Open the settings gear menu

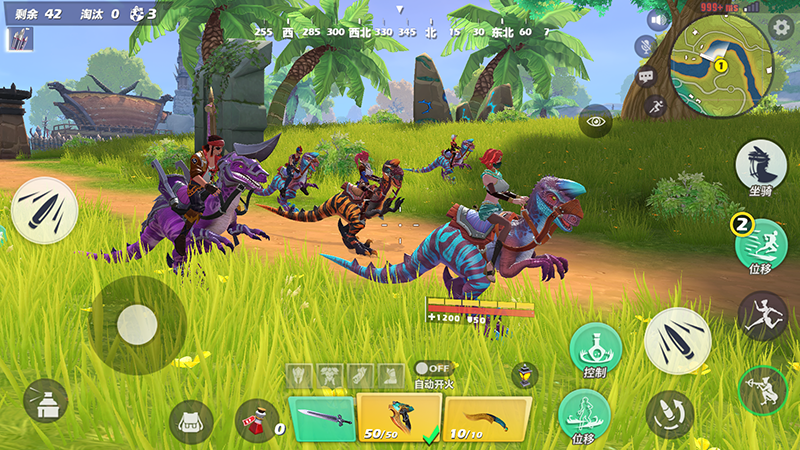782,27
